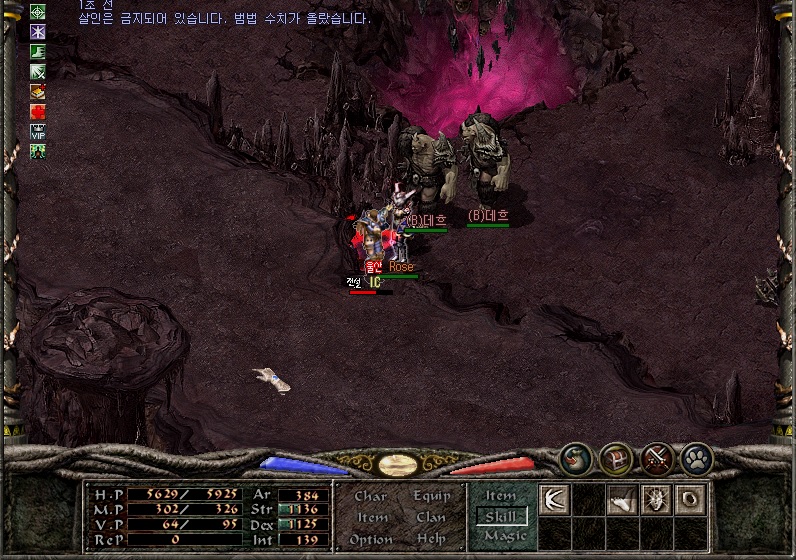
Task: Open the Char menu
Action: pyautogui.click(x=370, y=496)
